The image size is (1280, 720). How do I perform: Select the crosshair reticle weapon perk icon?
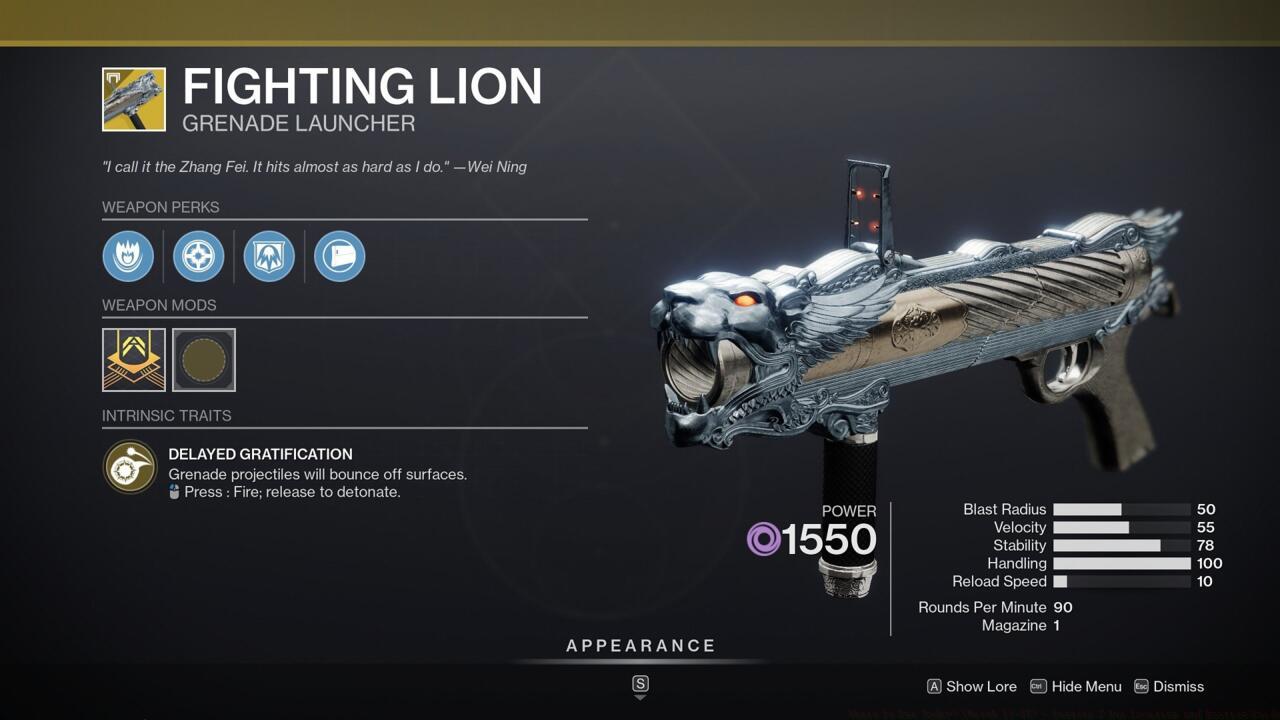198,256
